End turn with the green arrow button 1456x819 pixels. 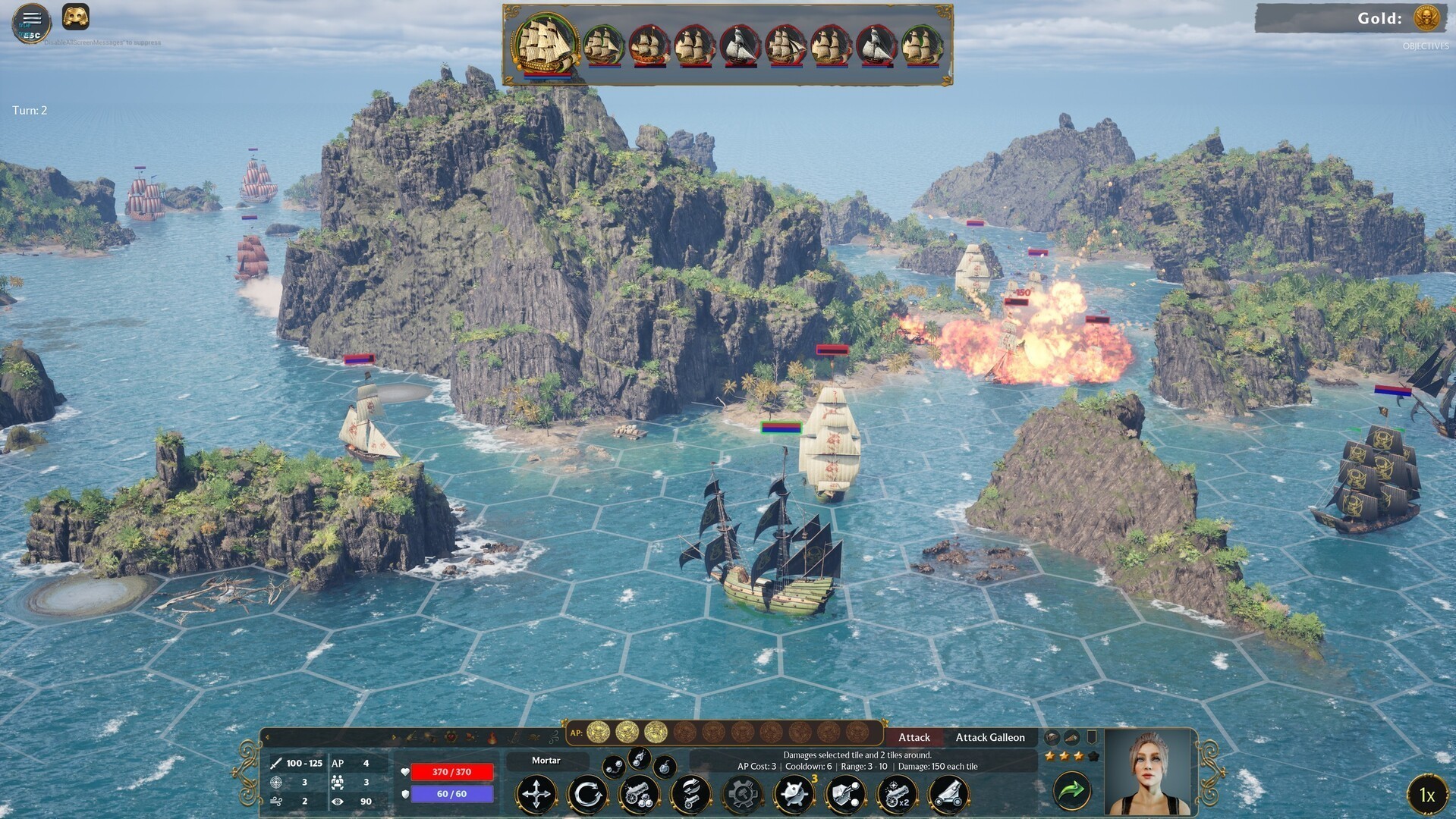[x=1071, y=791]
